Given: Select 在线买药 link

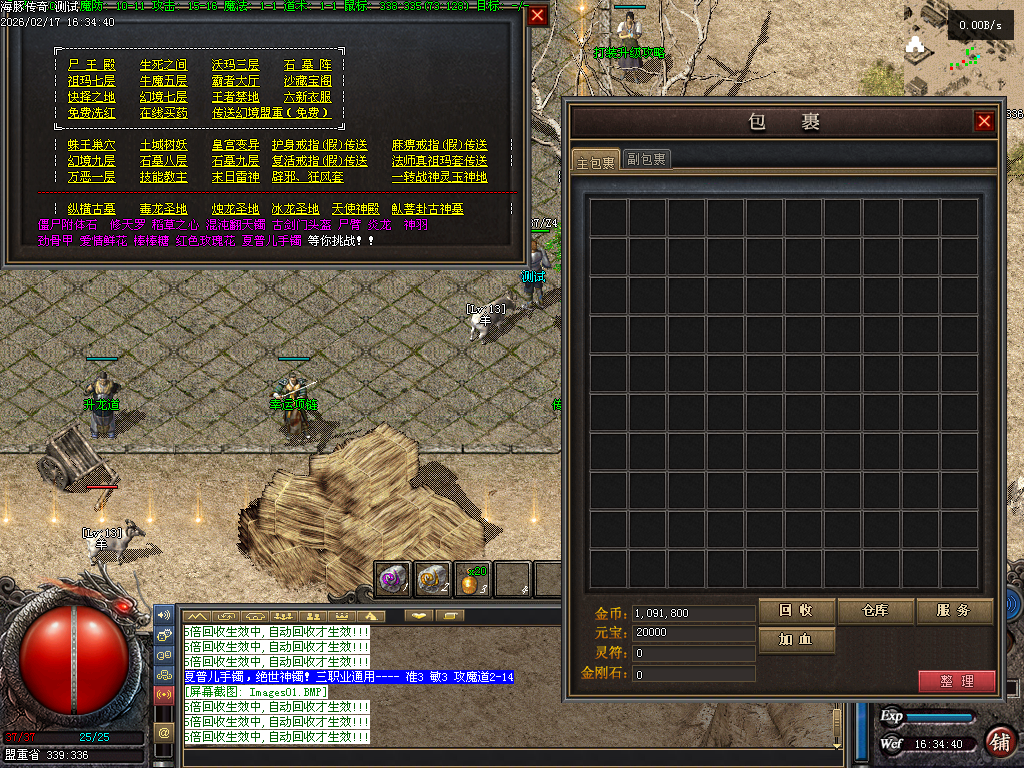Looking at the screenshot, I should coord(163,113).
